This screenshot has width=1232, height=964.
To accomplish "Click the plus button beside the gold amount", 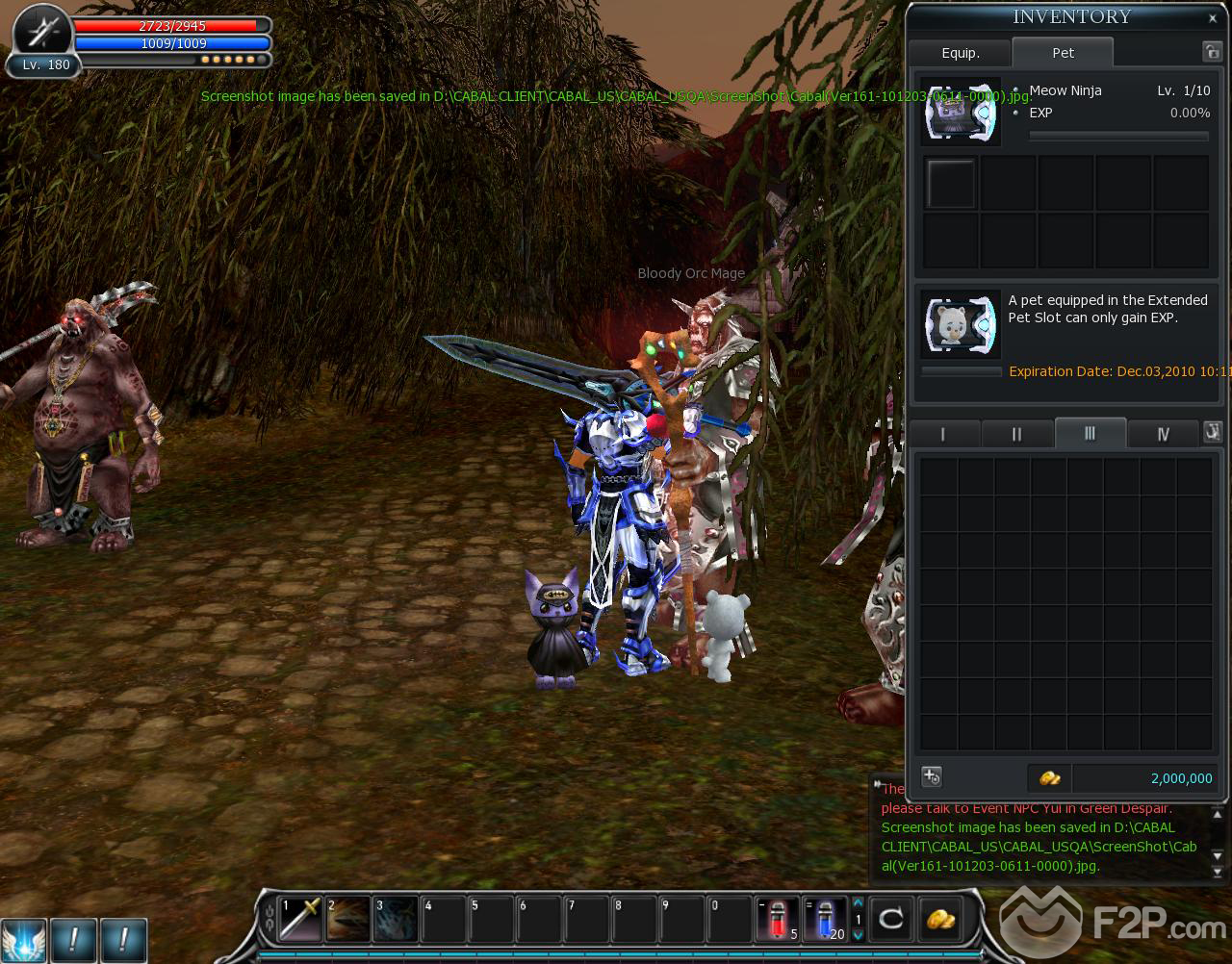I will pyautogui.click(x=931, y=776).
